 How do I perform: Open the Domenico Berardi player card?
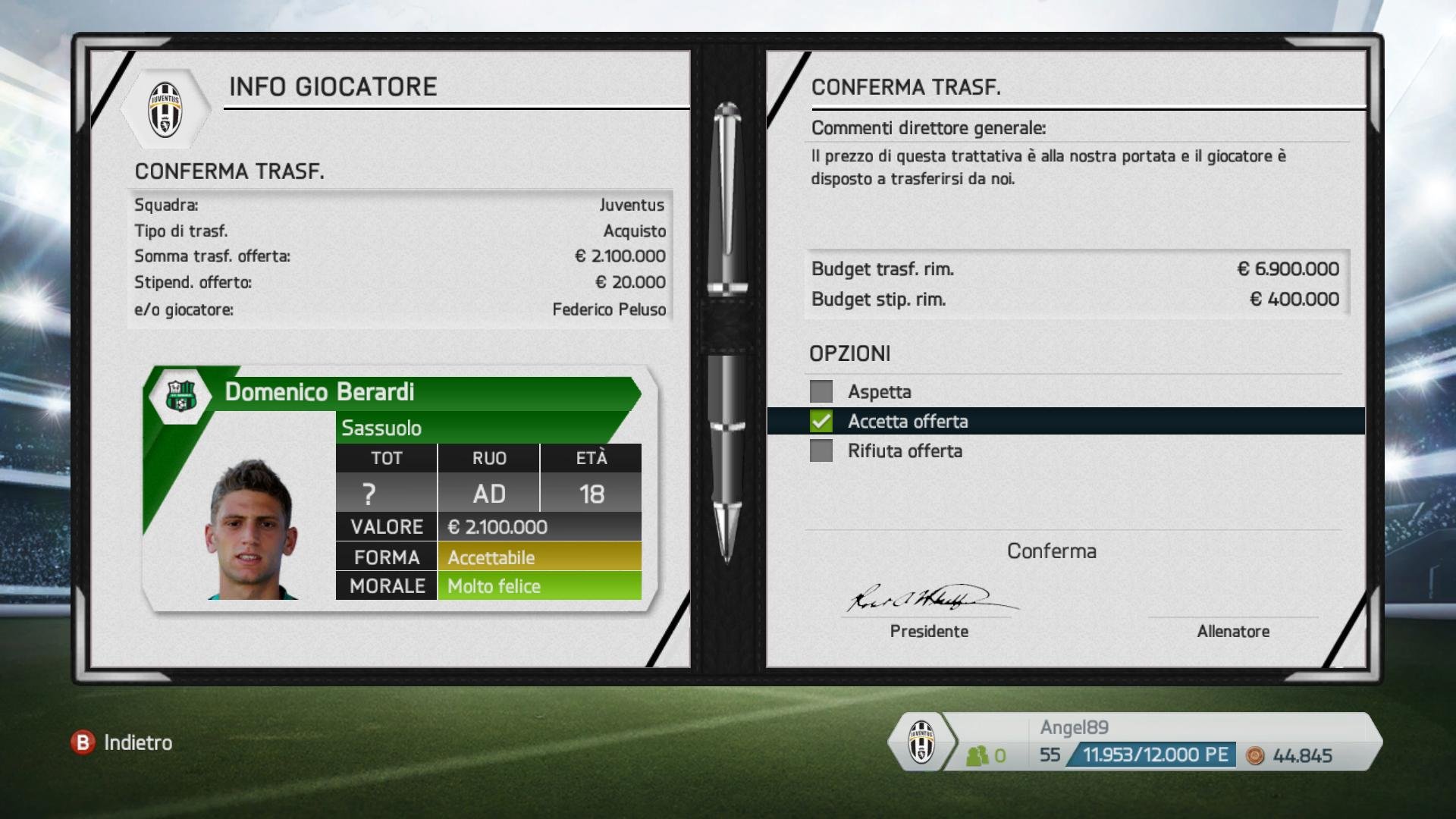pos(400,485)
